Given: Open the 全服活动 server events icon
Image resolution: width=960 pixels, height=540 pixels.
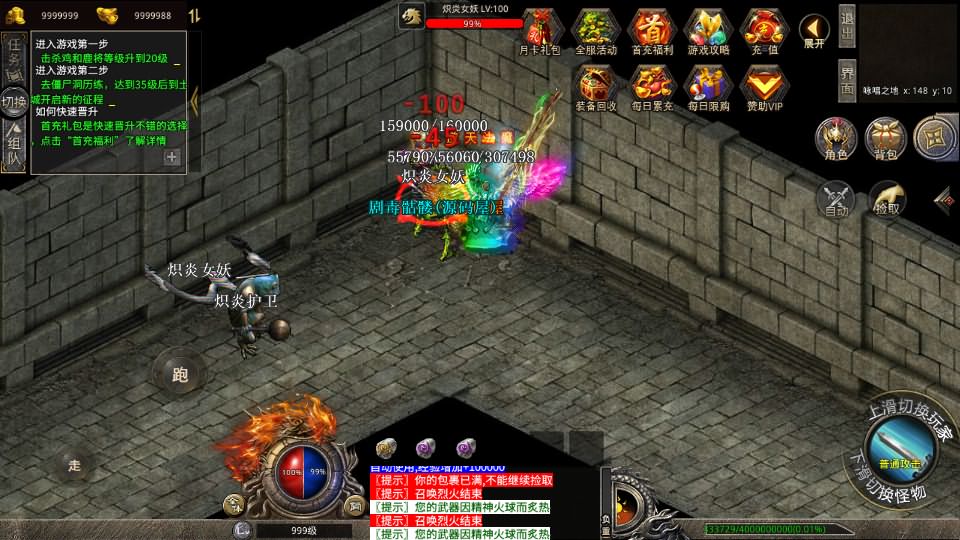Looking at the screenshot, I should [596, 30].
